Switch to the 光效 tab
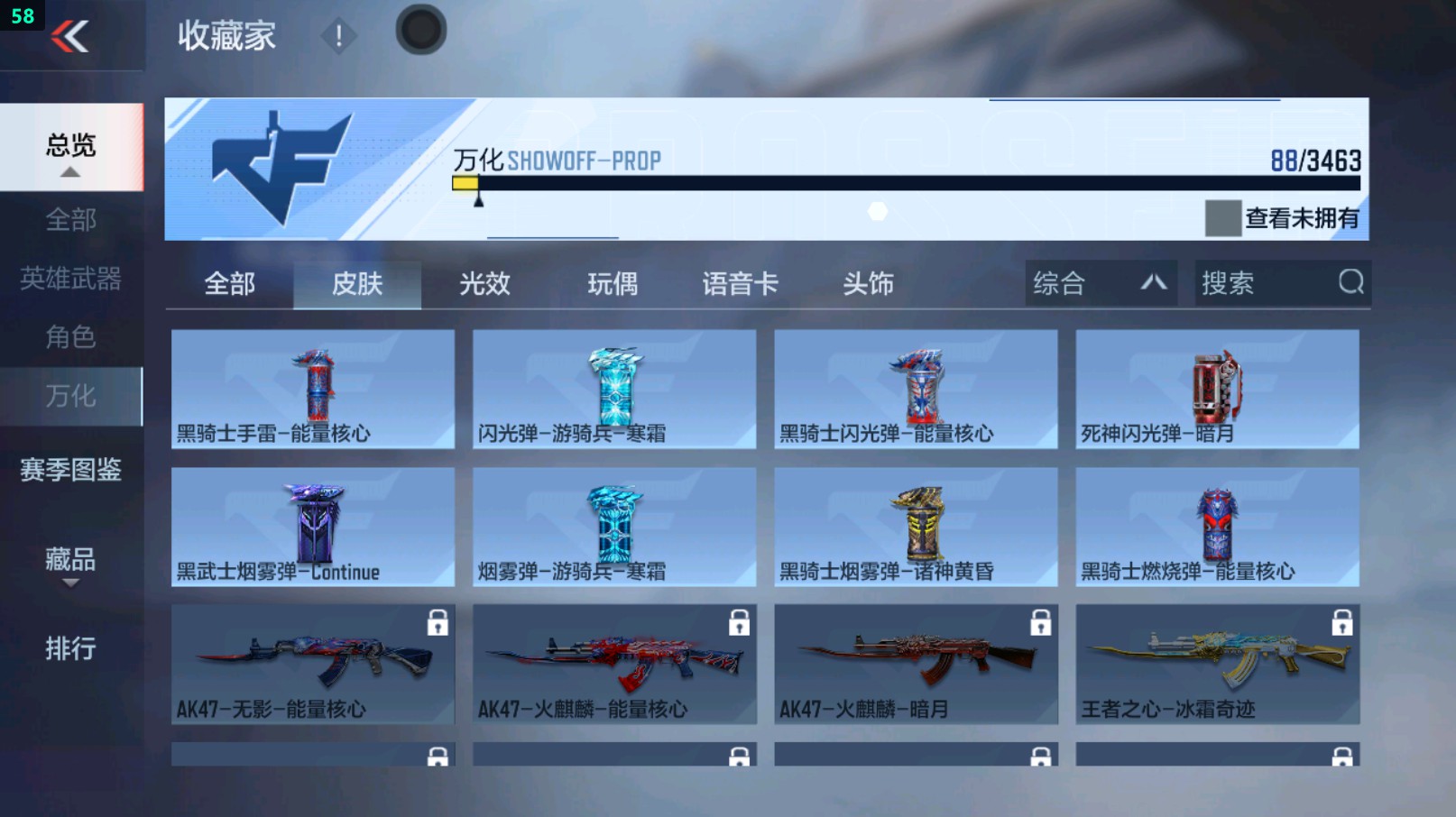This screenshot has width=1456, height=817. pos(485,283)
